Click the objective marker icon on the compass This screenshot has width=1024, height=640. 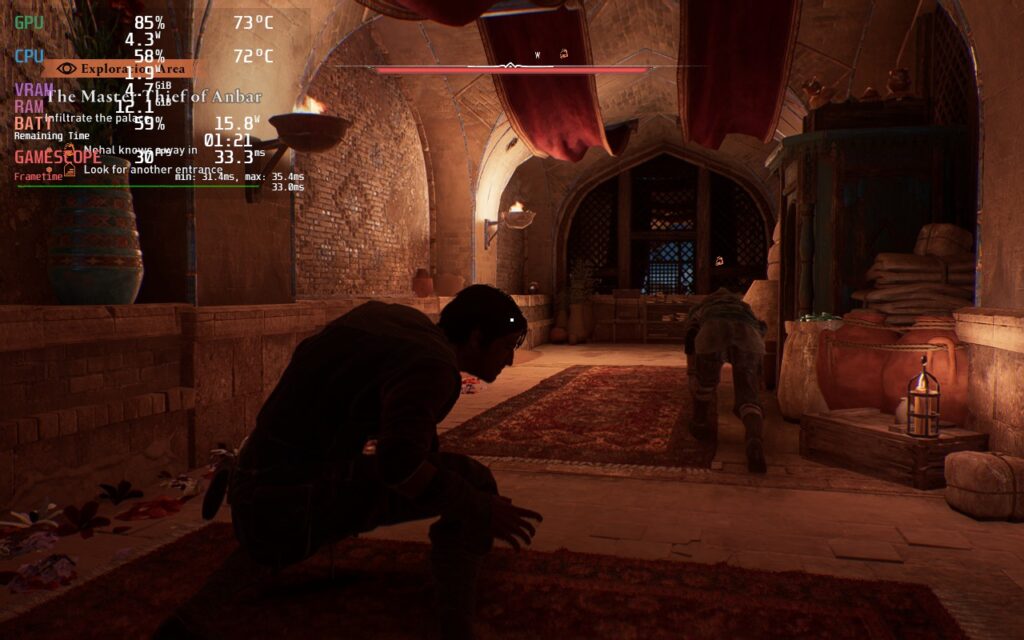[x=564, y=53]
